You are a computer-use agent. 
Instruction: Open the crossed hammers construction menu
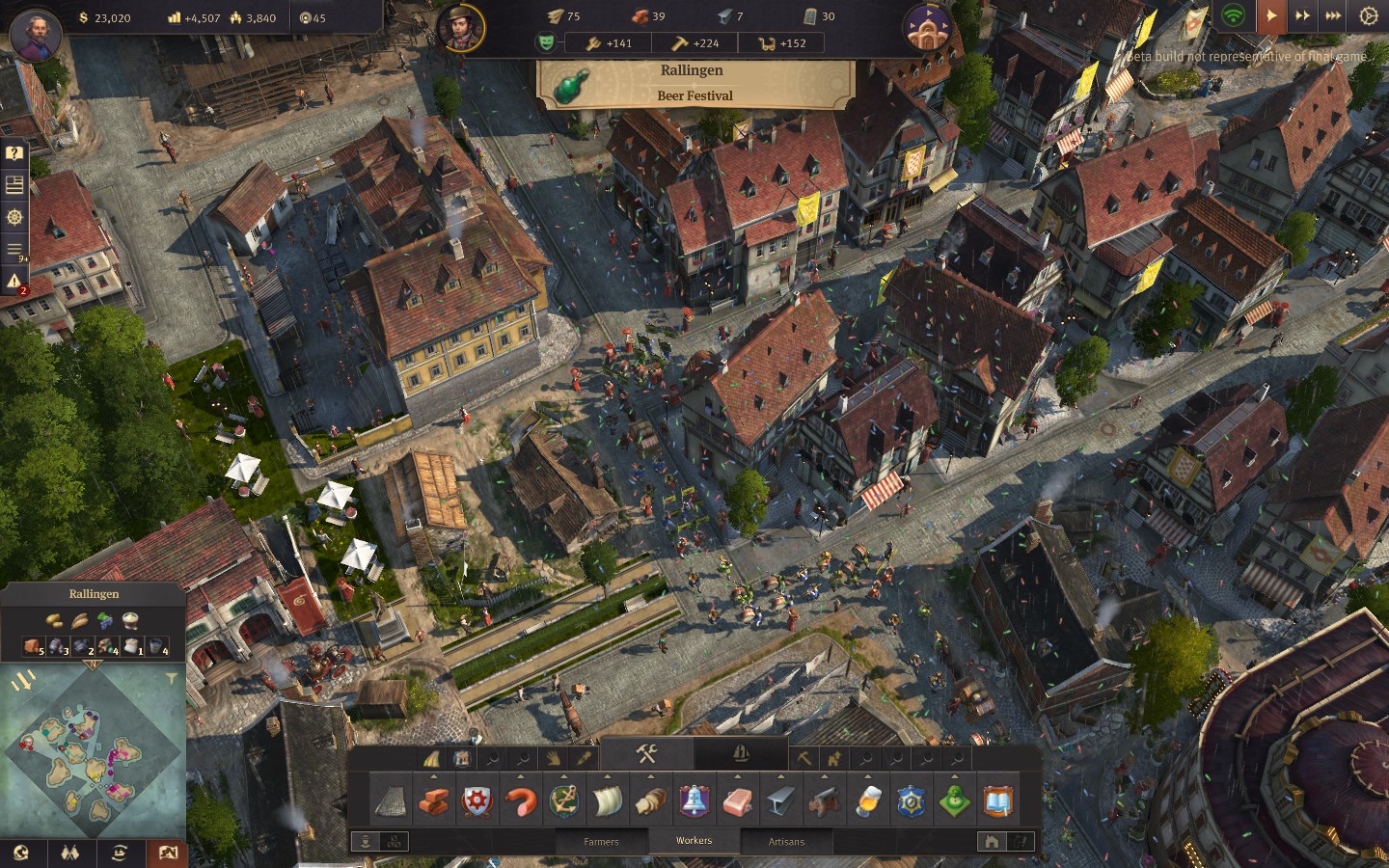[x=646, y=754]
